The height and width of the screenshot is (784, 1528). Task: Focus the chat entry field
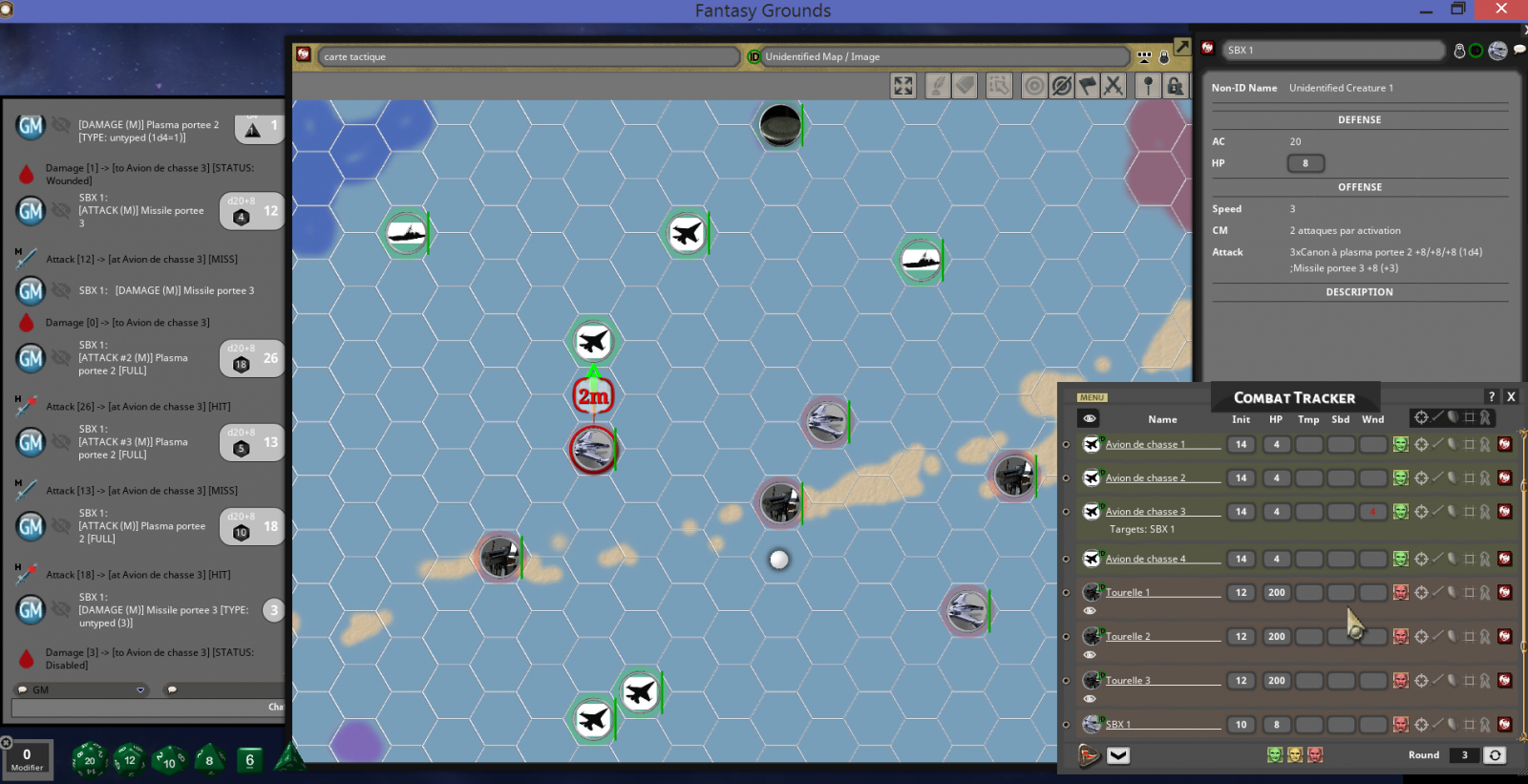click(143, 708)
